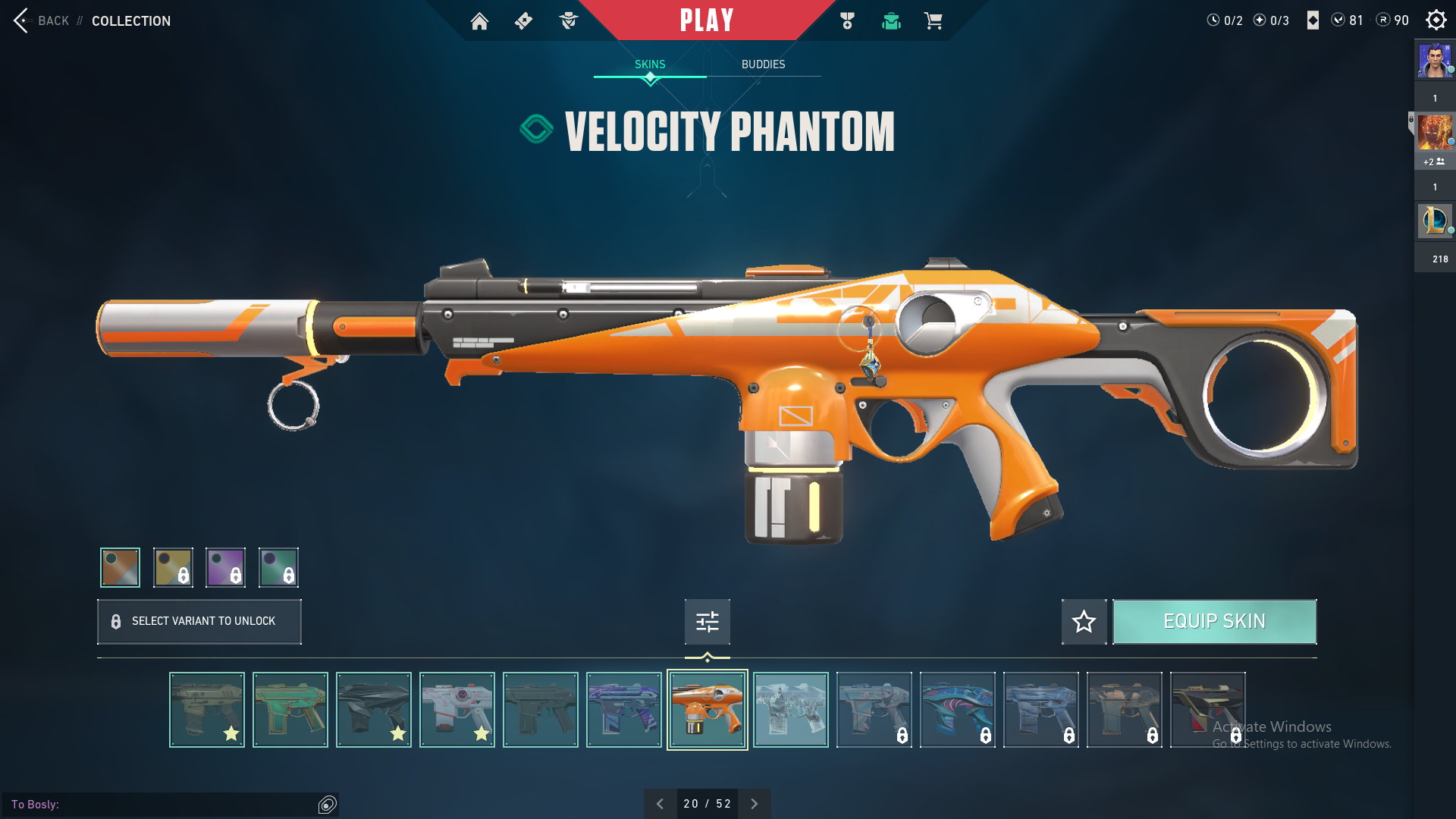Click the red PLAY button
The width and height of the screenshot is (1456, 819).
coord(706,20)
